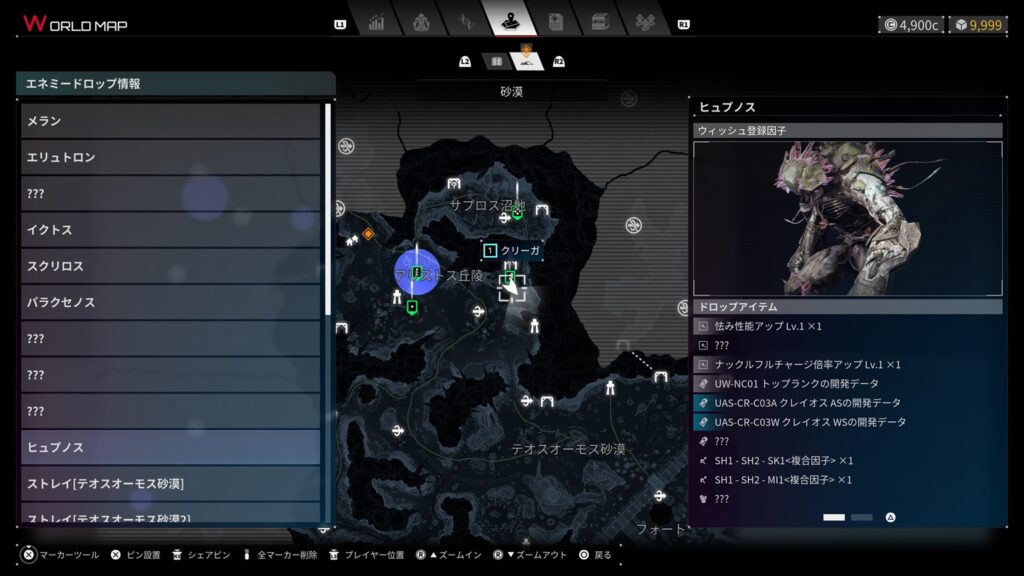Open the イクトス enemy drop info

pos(170,230)
